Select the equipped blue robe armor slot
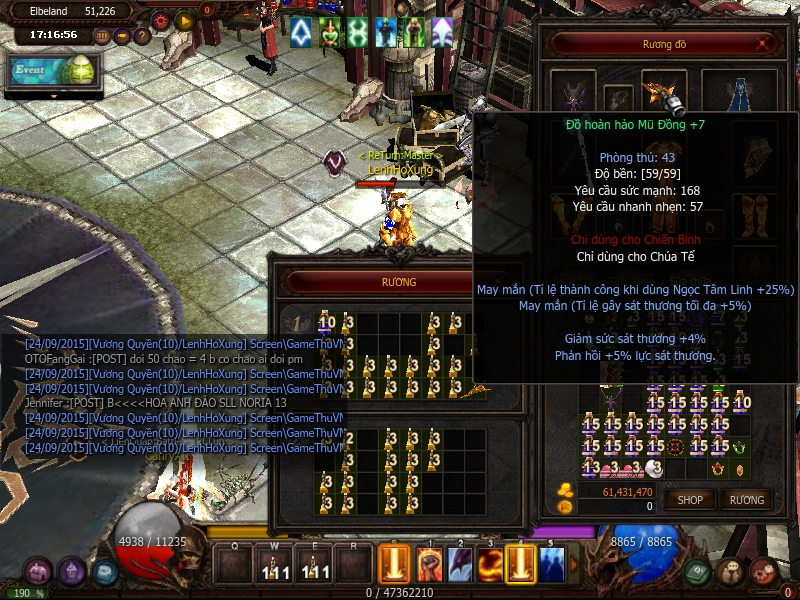This screenshot has height=600, width=800. click(x=739, y=96)
